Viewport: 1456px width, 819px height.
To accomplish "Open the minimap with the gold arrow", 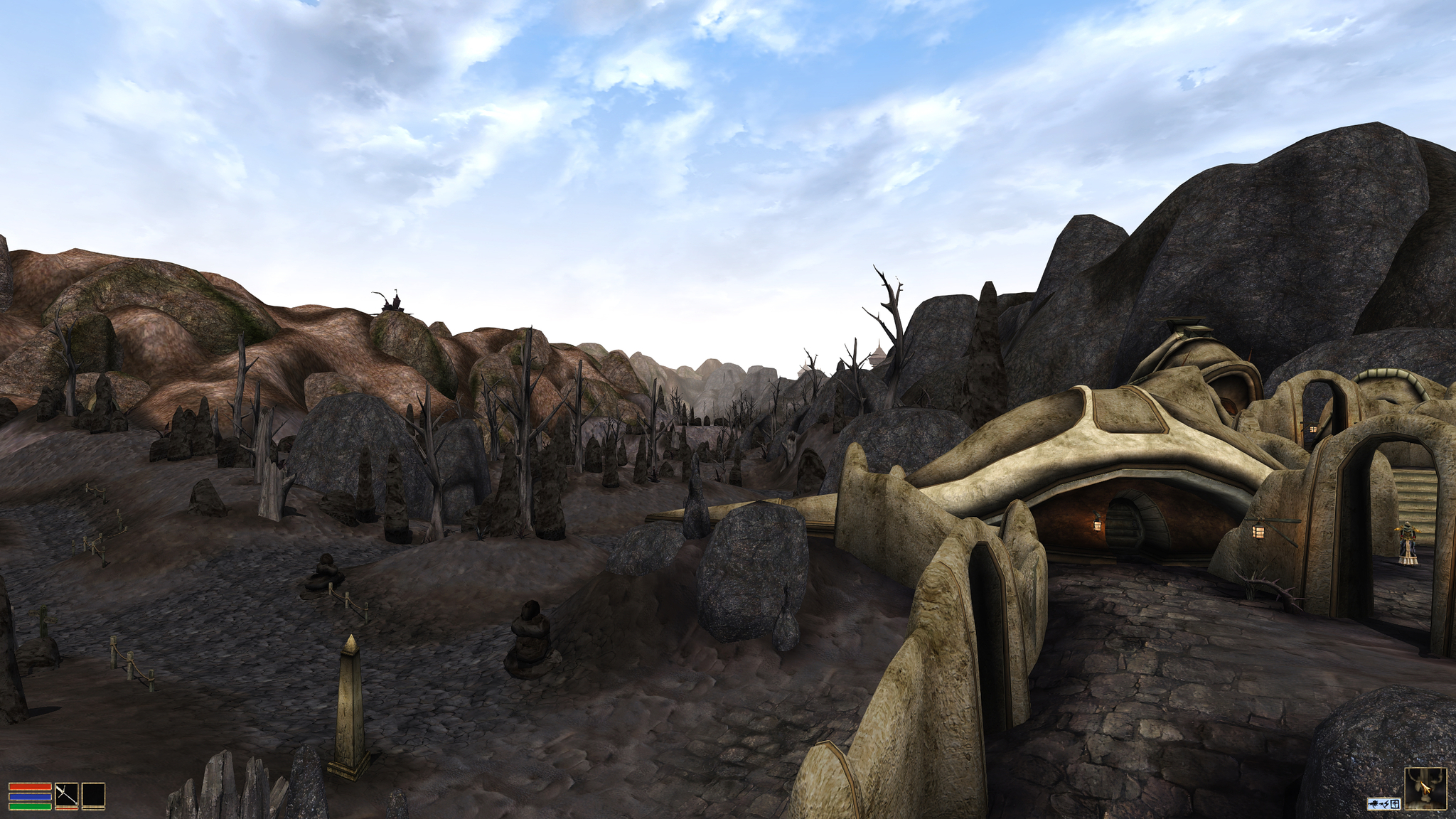I will (1425, 788).
